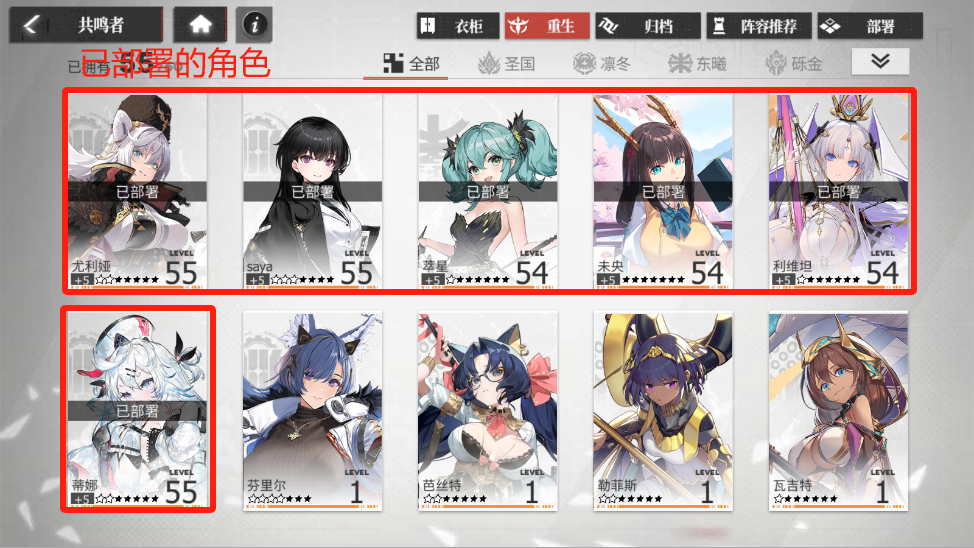Choose the 勒菲斯 character card
The image size is (974, 548).
[662, 410]
